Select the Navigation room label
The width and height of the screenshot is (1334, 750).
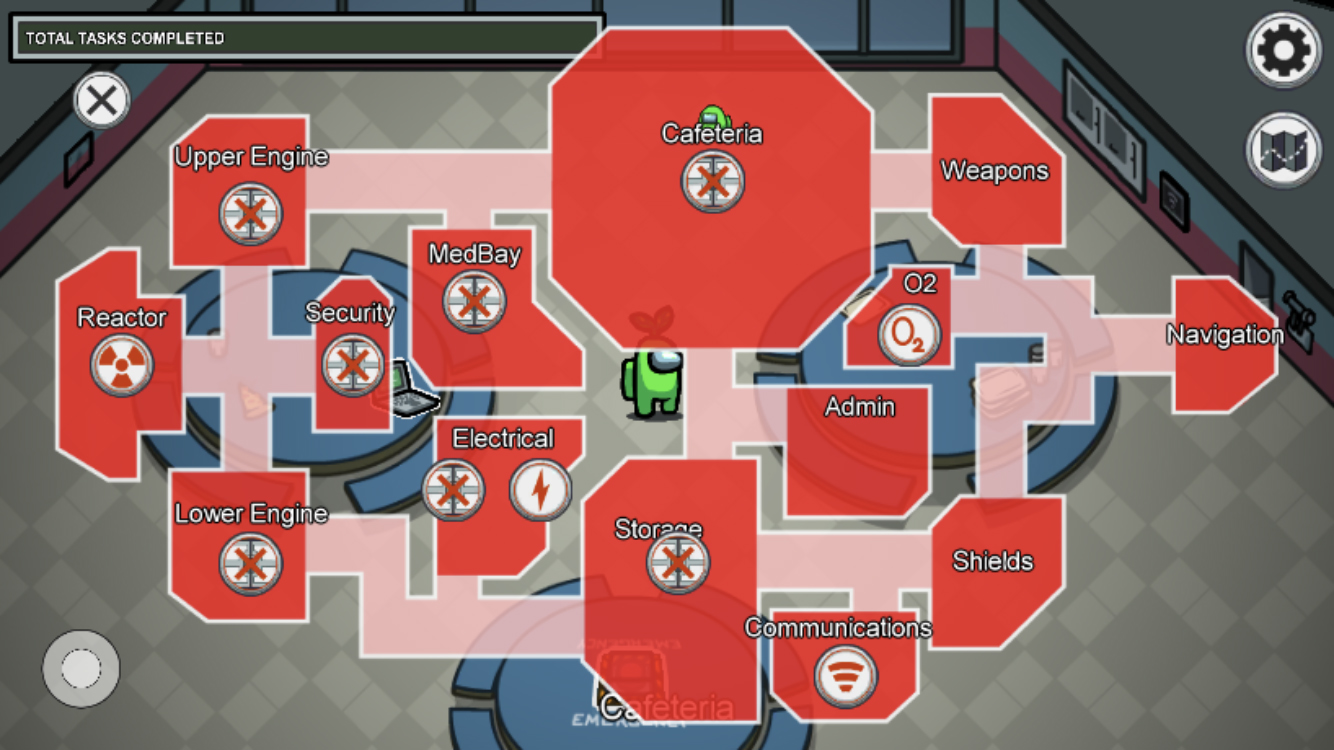point(1225,334)
